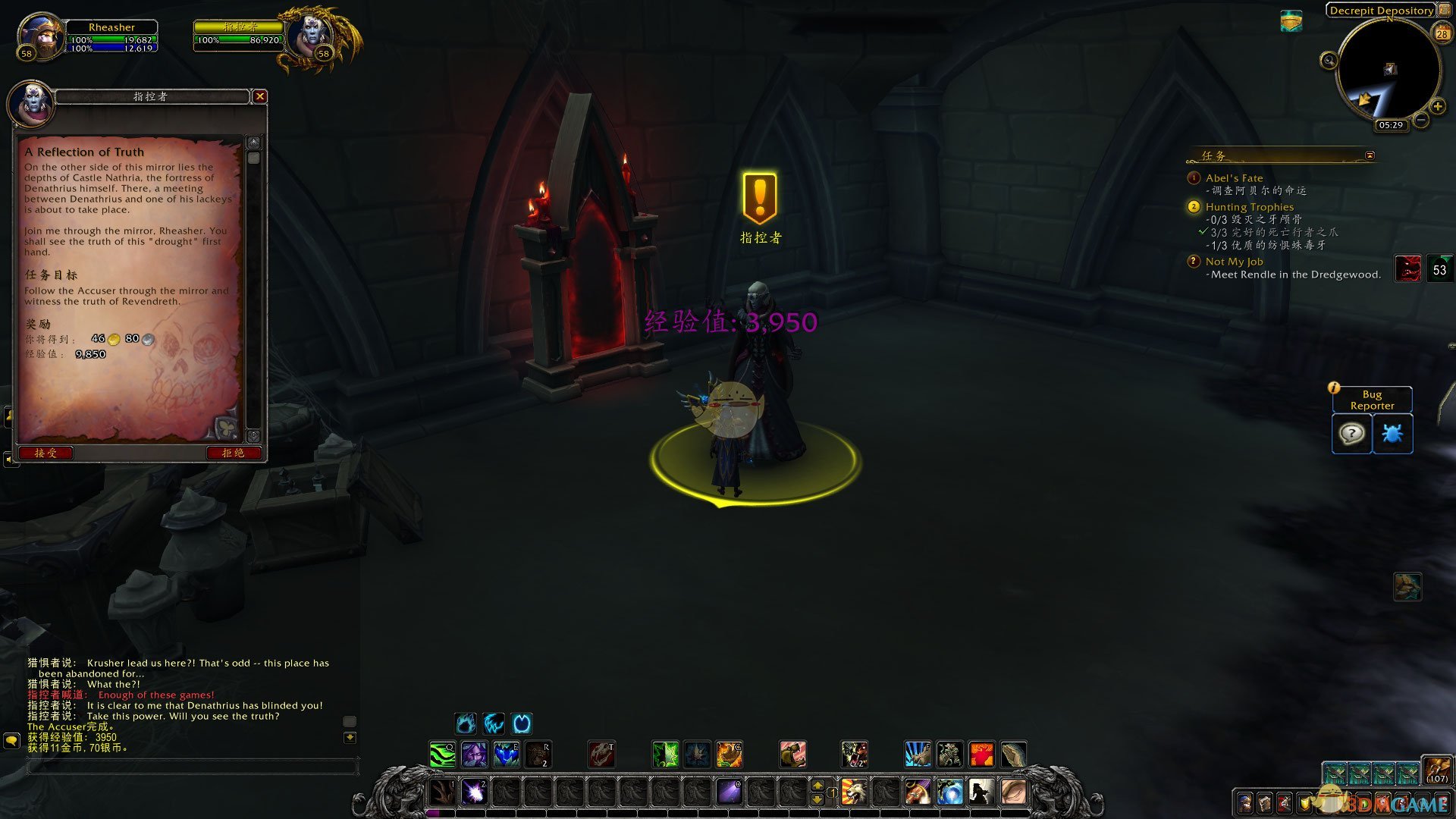Screen dimensions: 1456x819
Task: Decline the quest with the red 拒绝 button
Action: point(234,453)
